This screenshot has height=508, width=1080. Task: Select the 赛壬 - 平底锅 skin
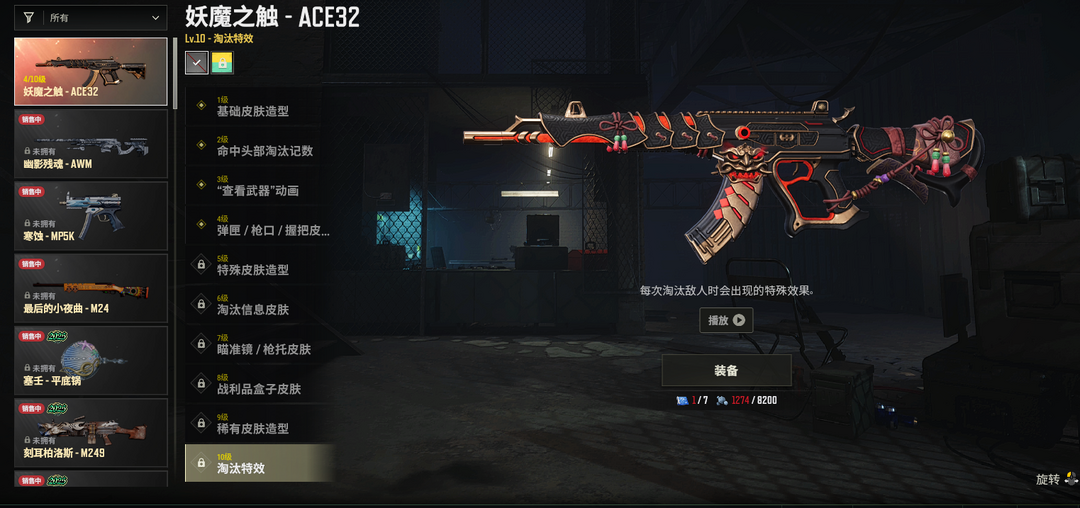[x=91, y=361]
